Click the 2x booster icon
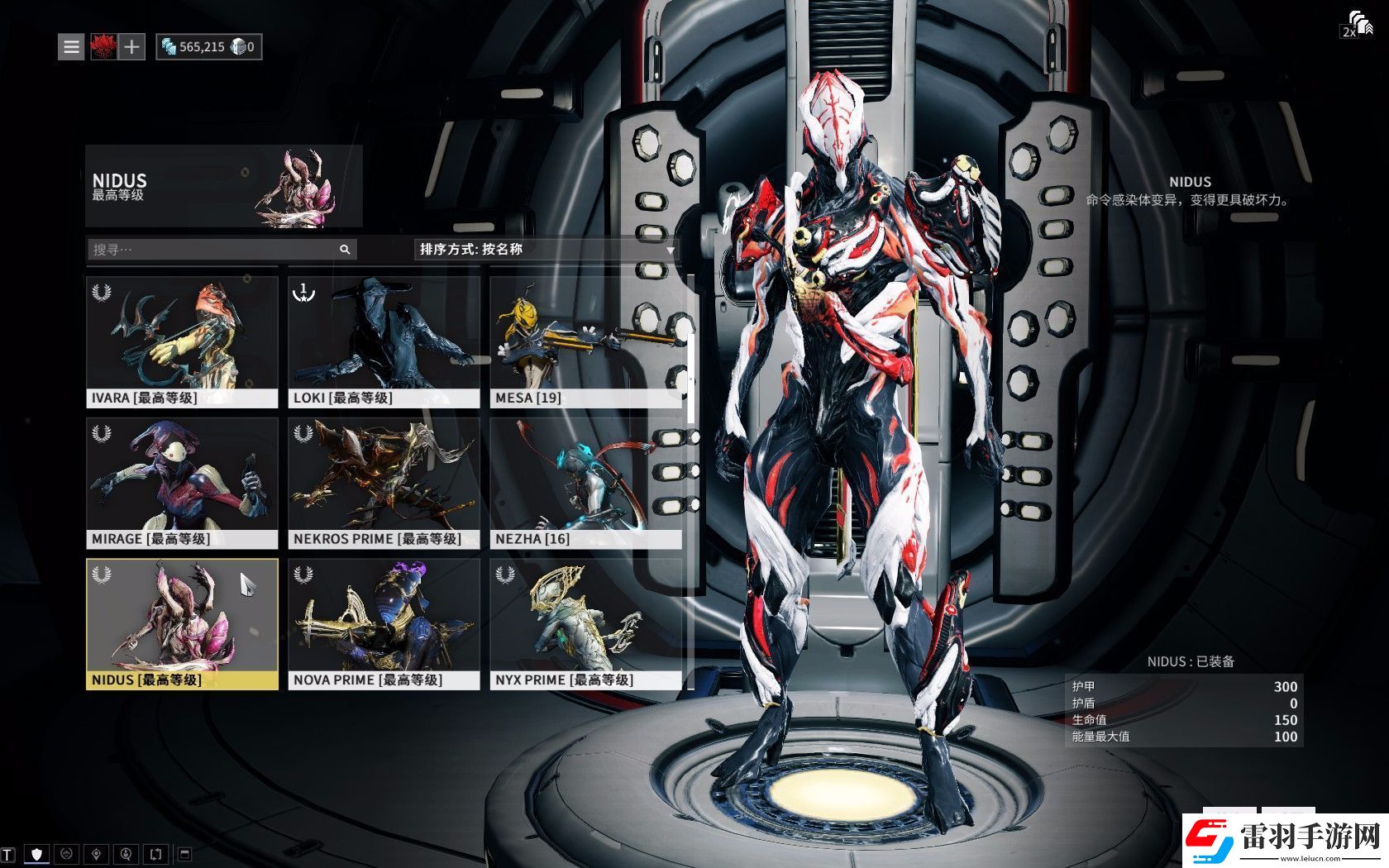 1356,25
